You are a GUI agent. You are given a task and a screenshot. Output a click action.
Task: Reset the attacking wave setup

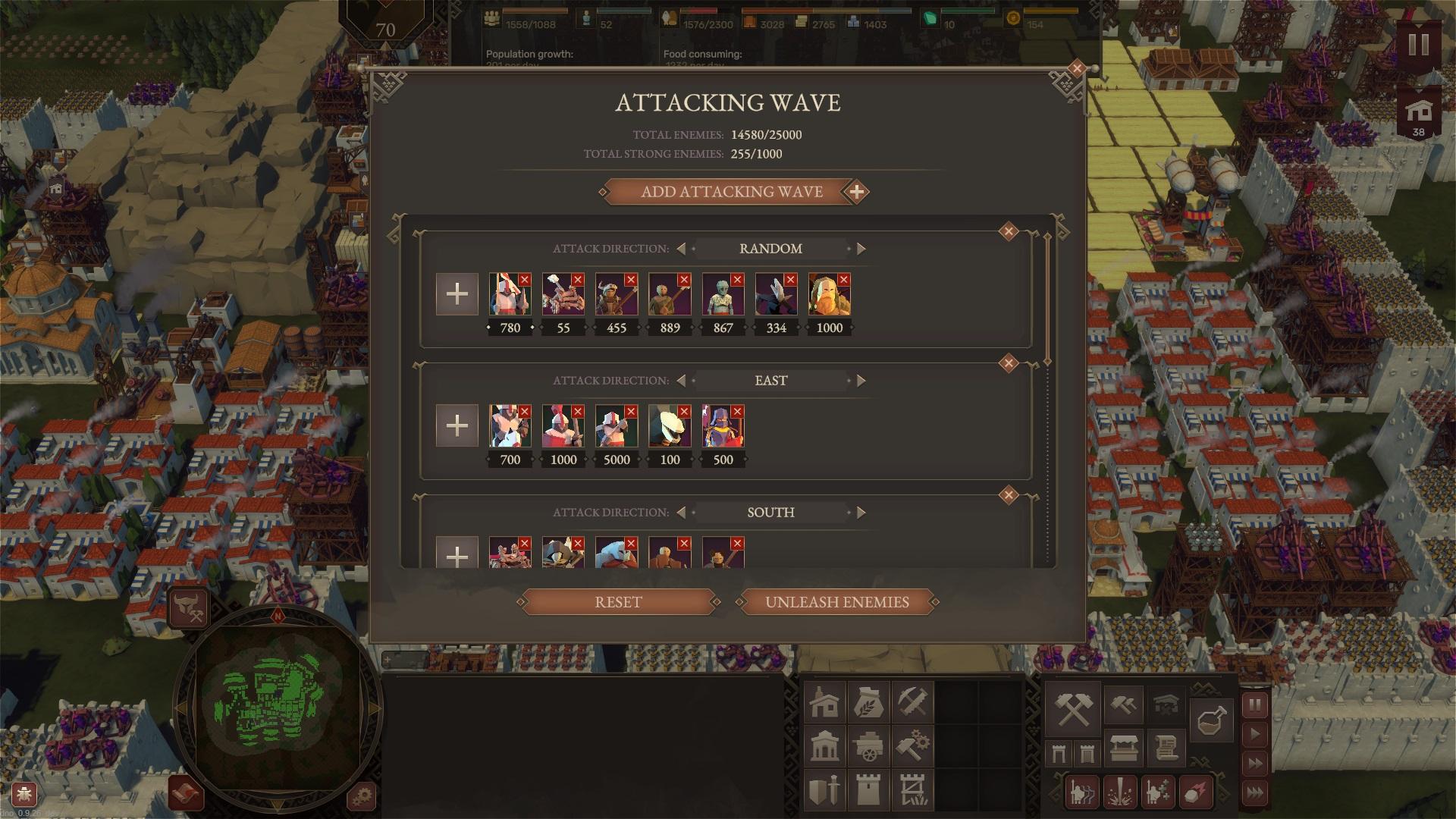pos(618,602)
